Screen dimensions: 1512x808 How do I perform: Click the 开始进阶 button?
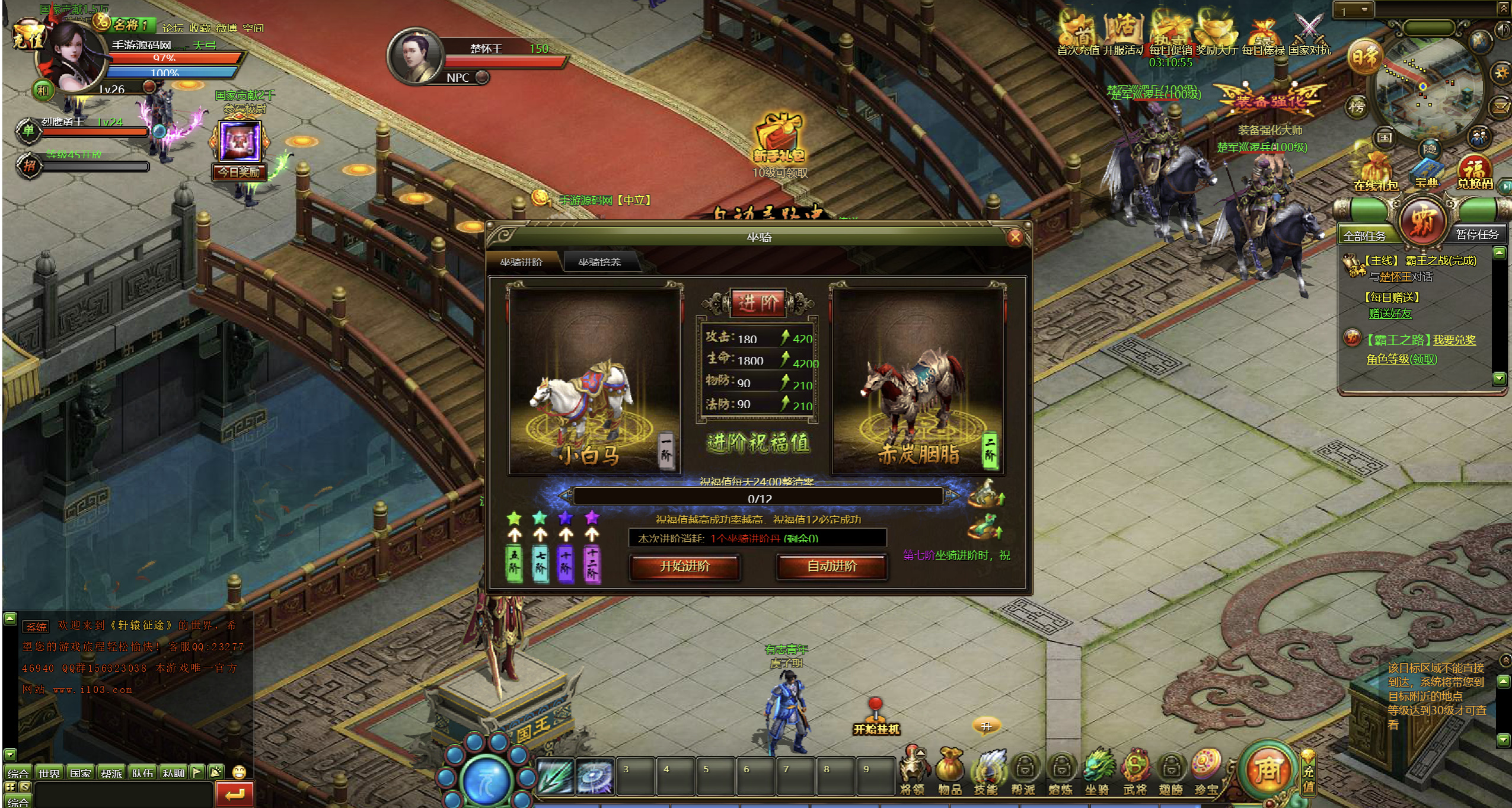684,566
